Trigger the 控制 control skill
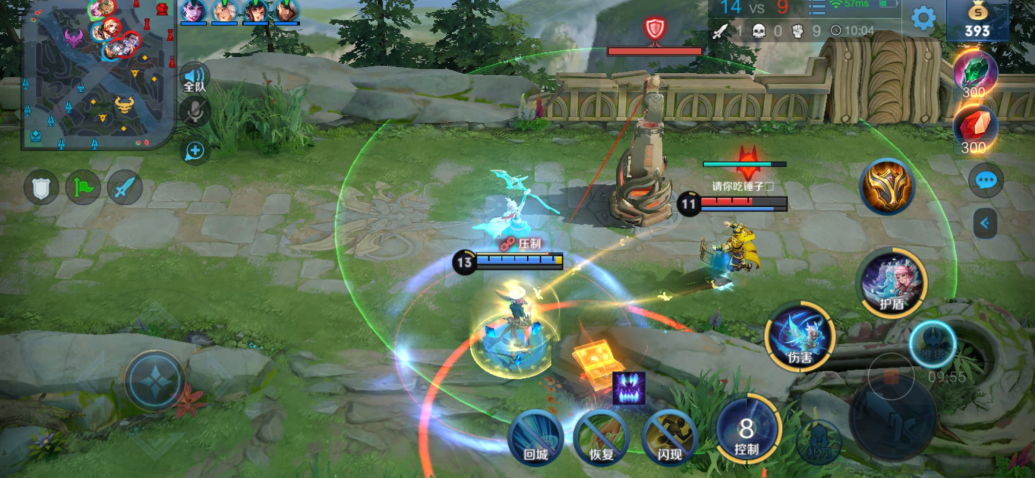This screenshot has height=478, width=1035. 746,429
